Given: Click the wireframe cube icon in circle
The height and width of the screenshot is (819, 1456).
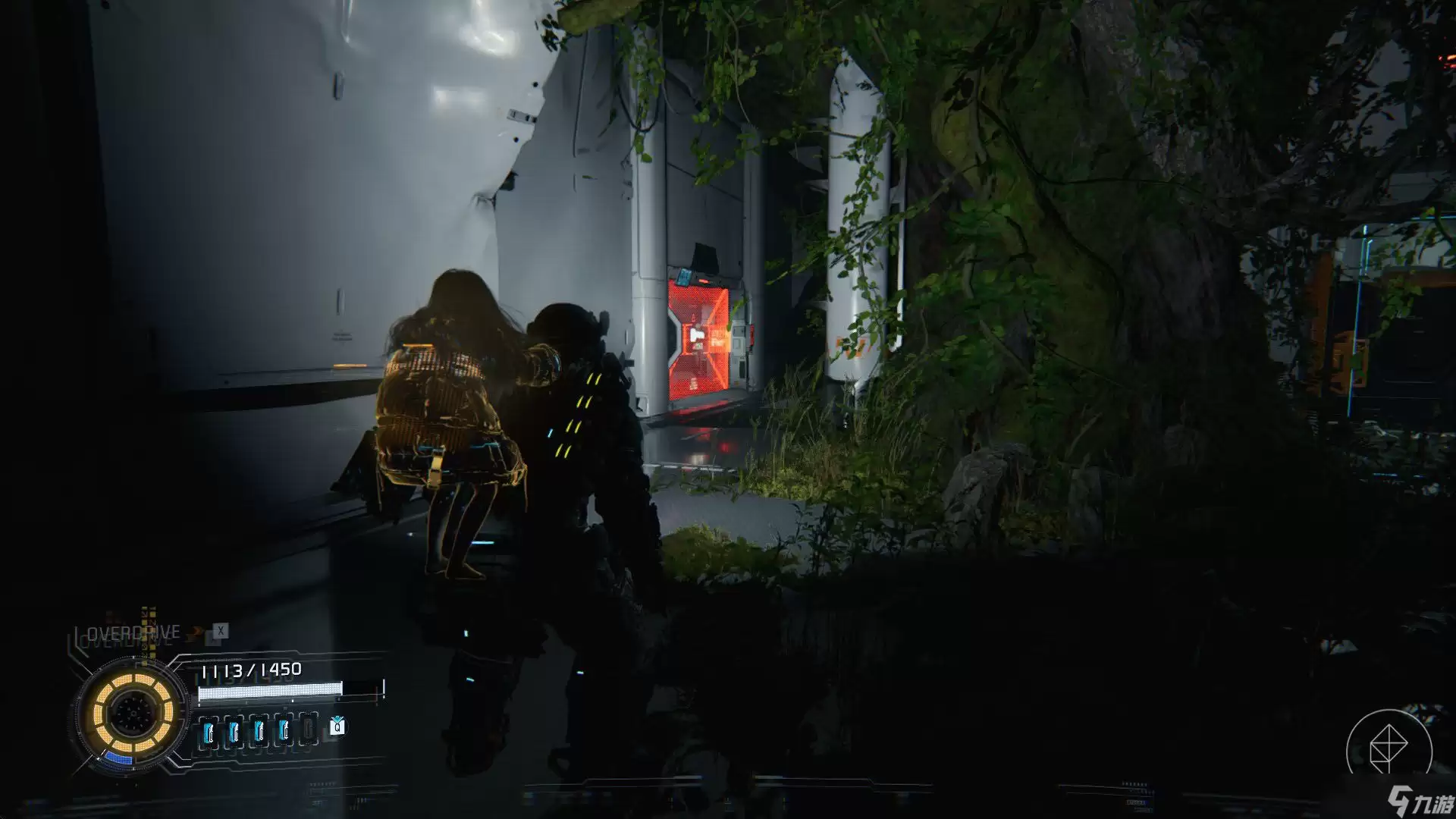Looking at the screenshot, I should pos(1389,749).
